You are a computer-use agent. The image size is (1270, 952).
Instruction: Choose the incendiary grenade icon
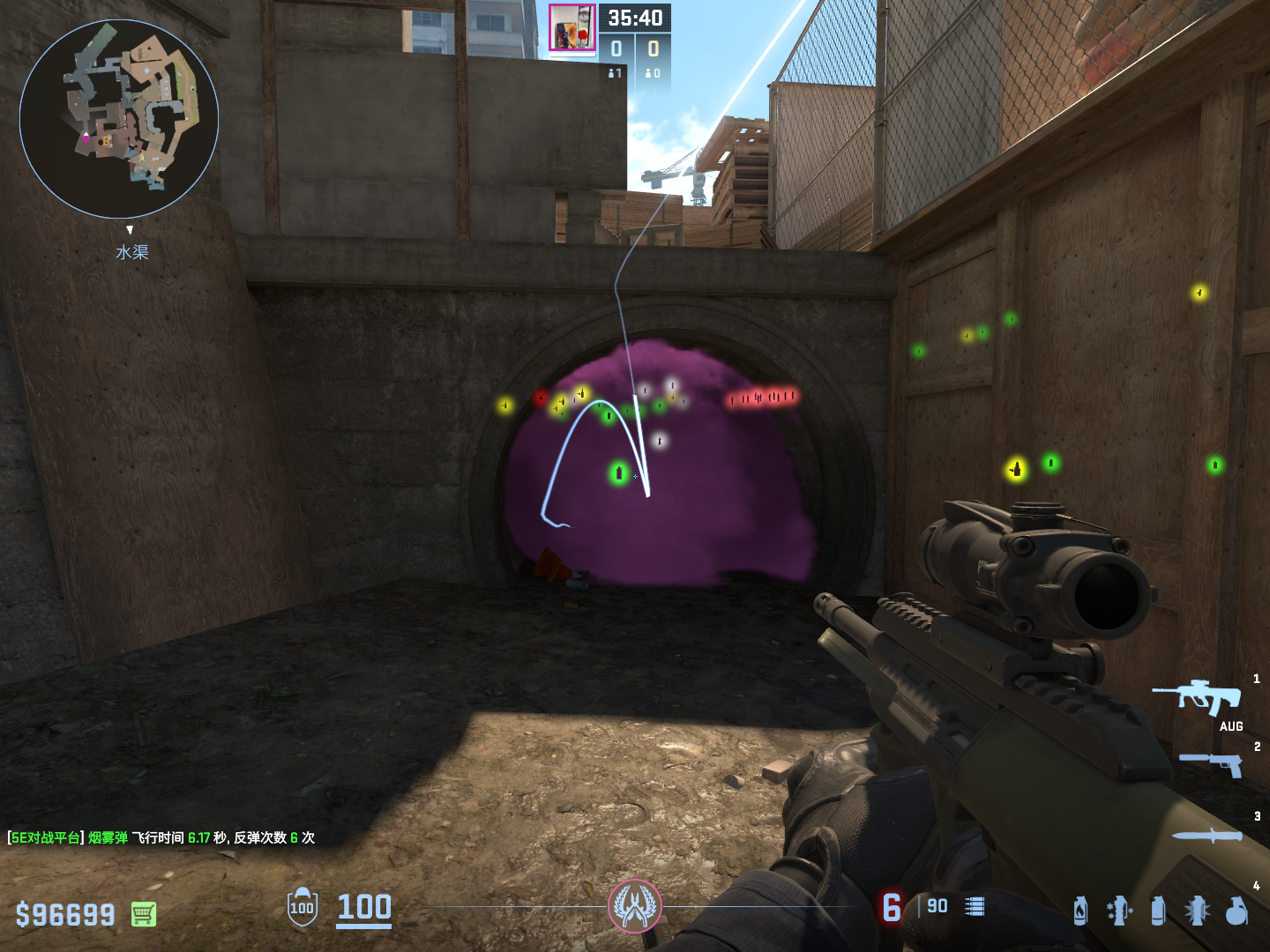coord(1080,911)
